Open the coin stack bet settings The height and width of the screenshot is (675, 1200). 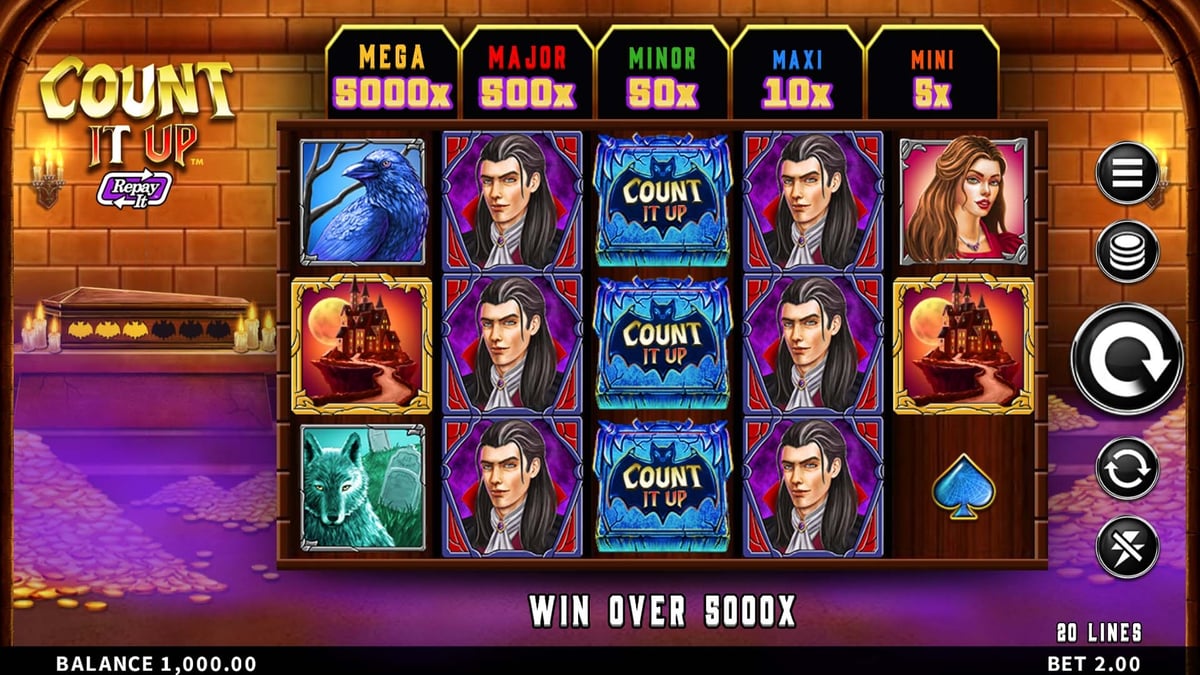click(1127, 251)
